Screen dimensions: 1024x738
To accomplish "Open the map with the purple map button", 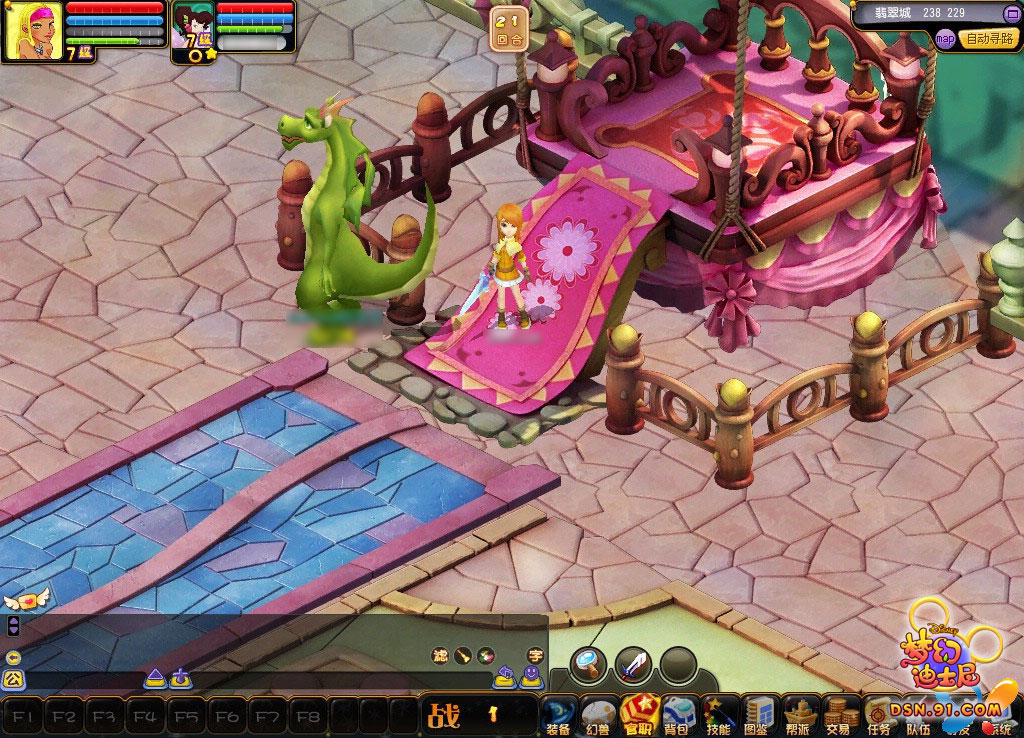I will click(945, 39).
